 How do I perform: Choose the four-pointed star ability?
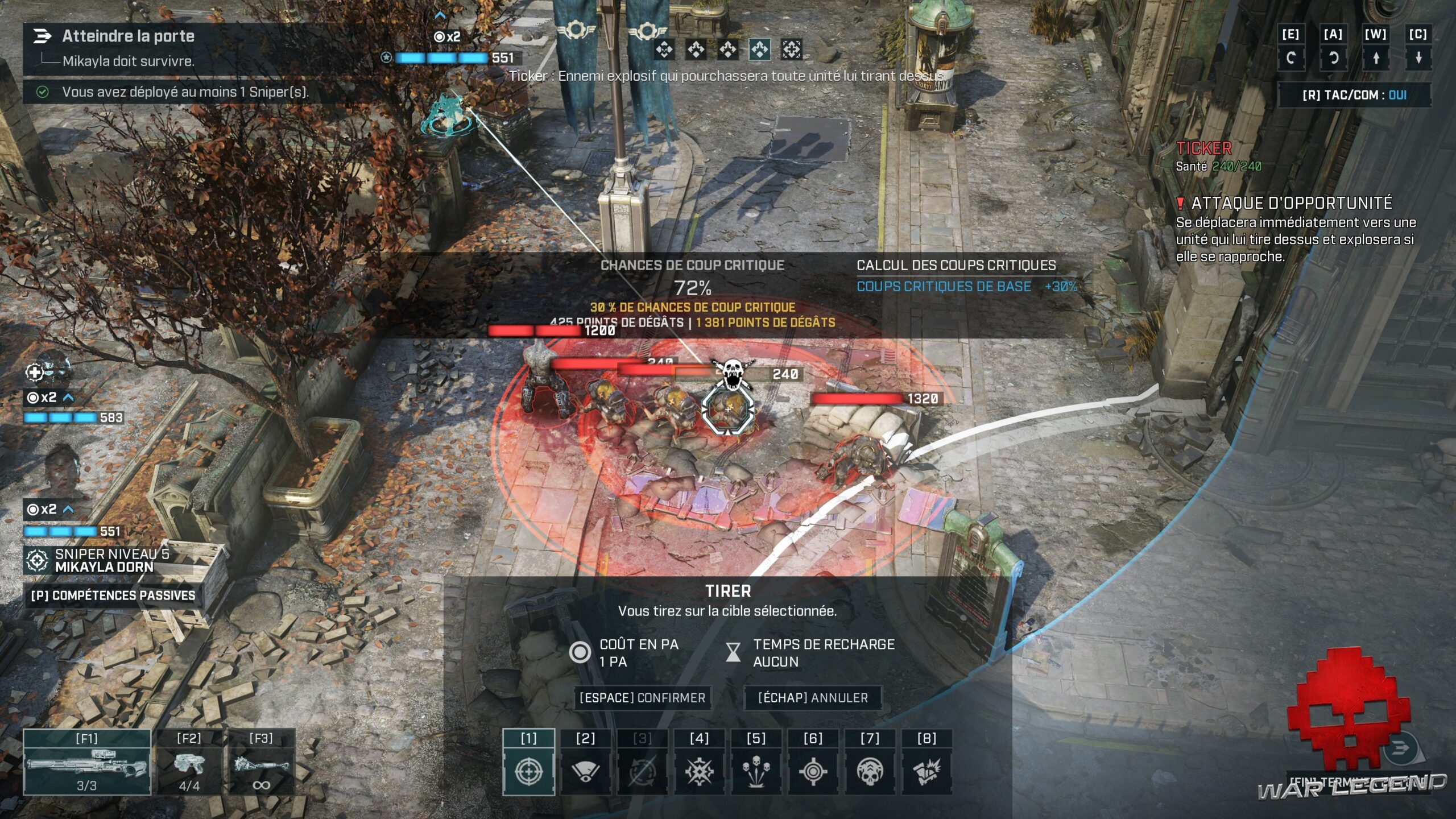(x=699, y=771)
